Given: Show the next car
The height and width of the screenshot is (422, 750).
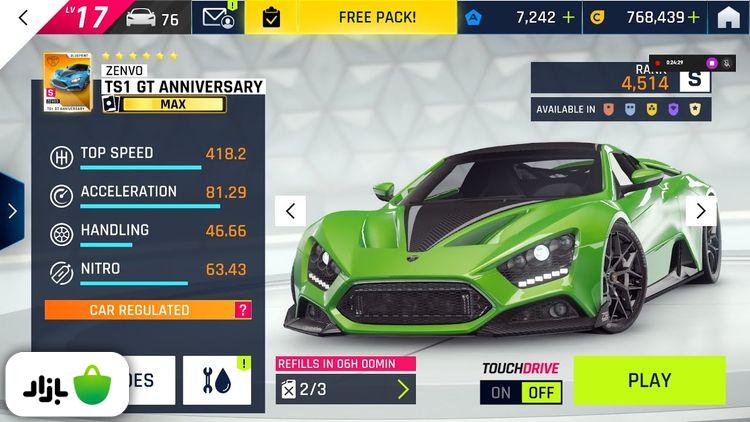Looking at the screenshot, I should 701,210.
